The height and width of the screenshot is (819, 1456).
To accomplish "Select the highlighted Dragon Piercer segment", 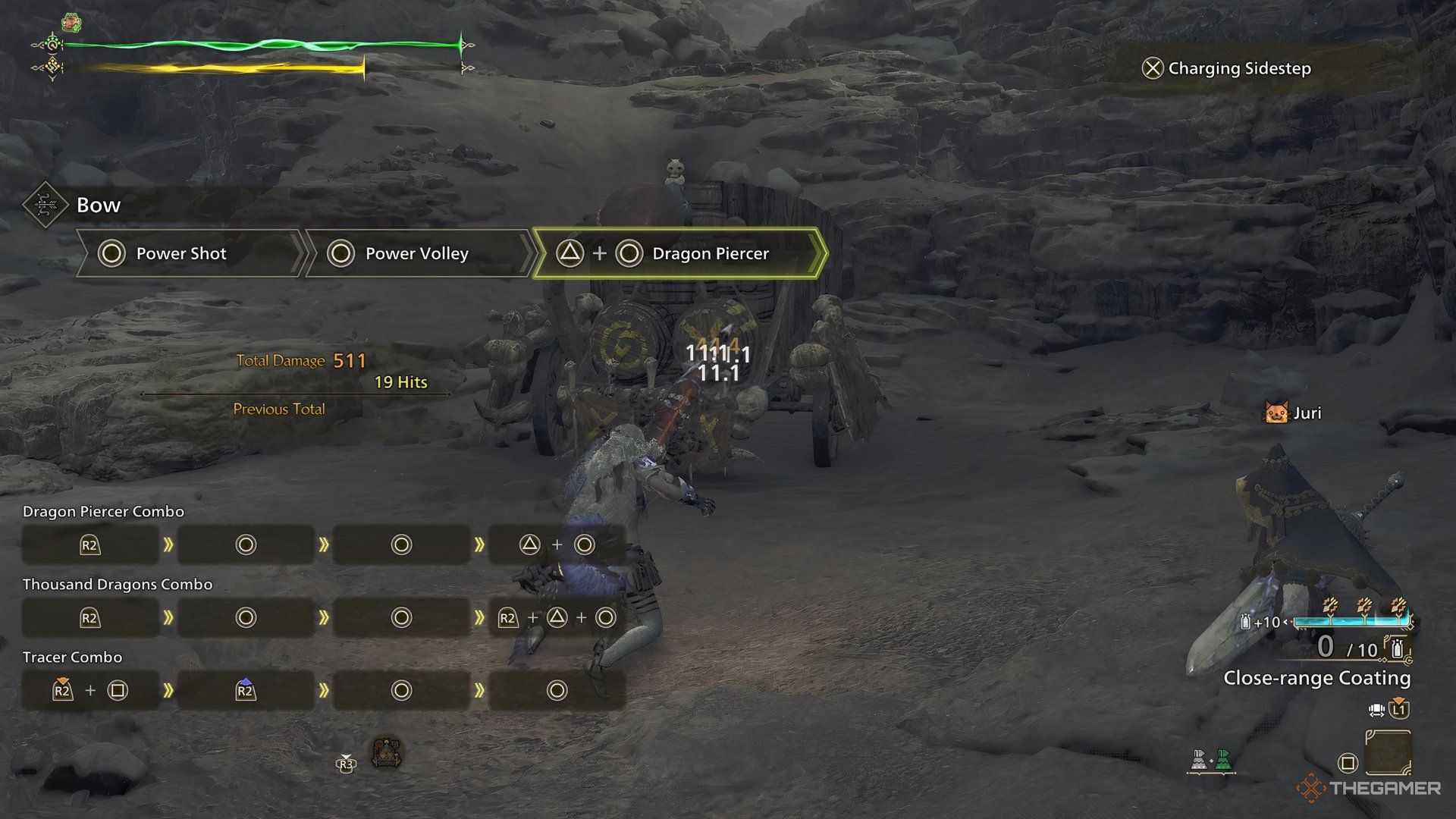I will click(x=682, y=253).
